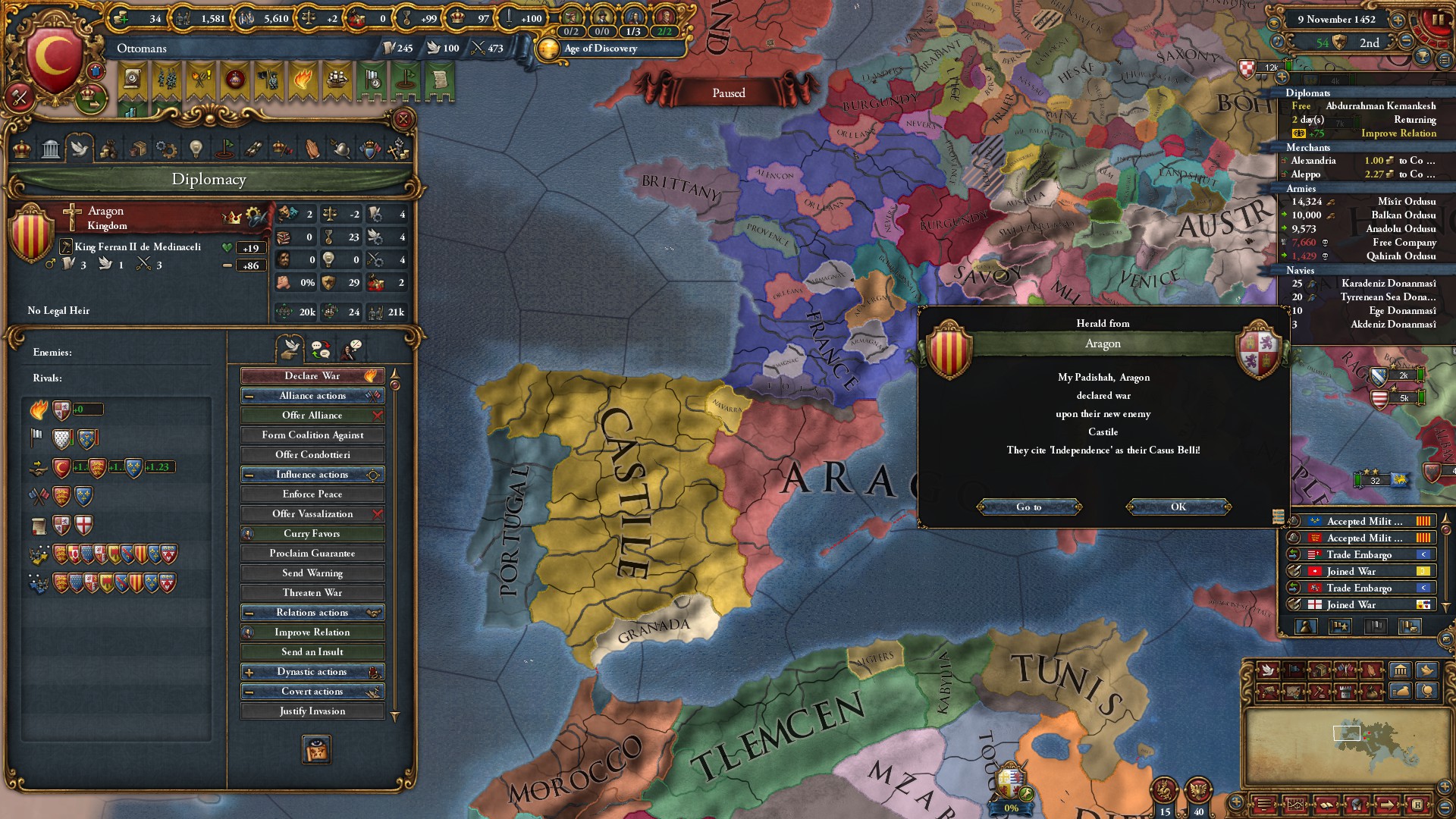The height and width of the screenshot is (819, 1456).
Task: Send an Insult to Aragon
Action: coord(312,651)
